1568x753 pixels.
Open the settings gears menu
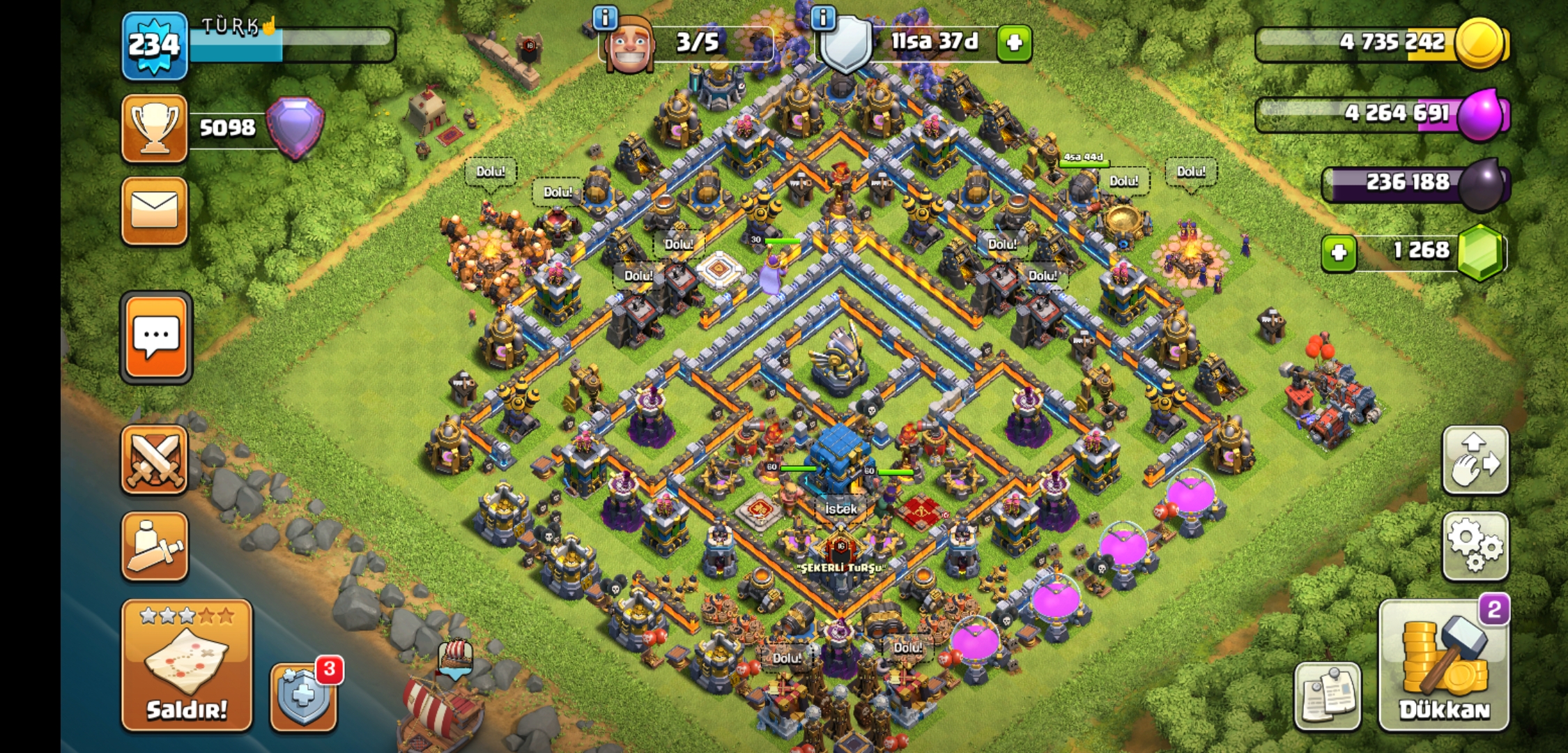(1475, 546)
